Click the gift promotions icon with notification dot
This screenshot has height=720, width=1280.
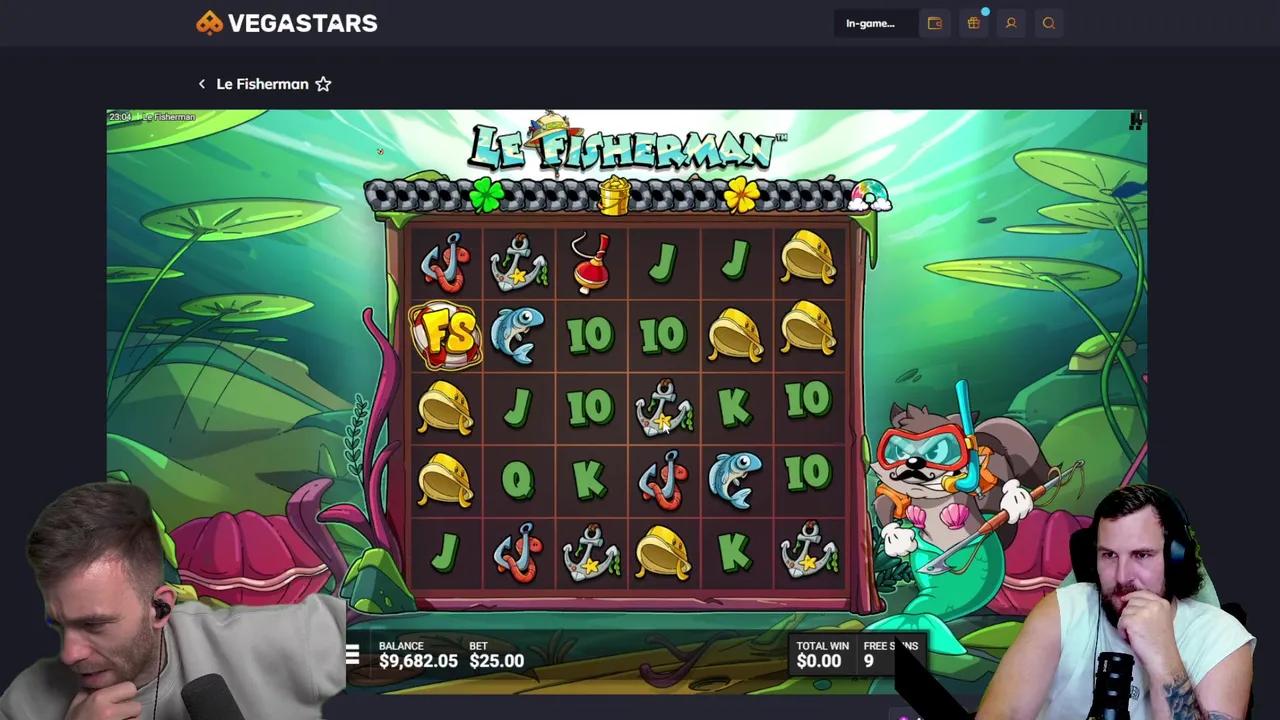coord(973,23)
